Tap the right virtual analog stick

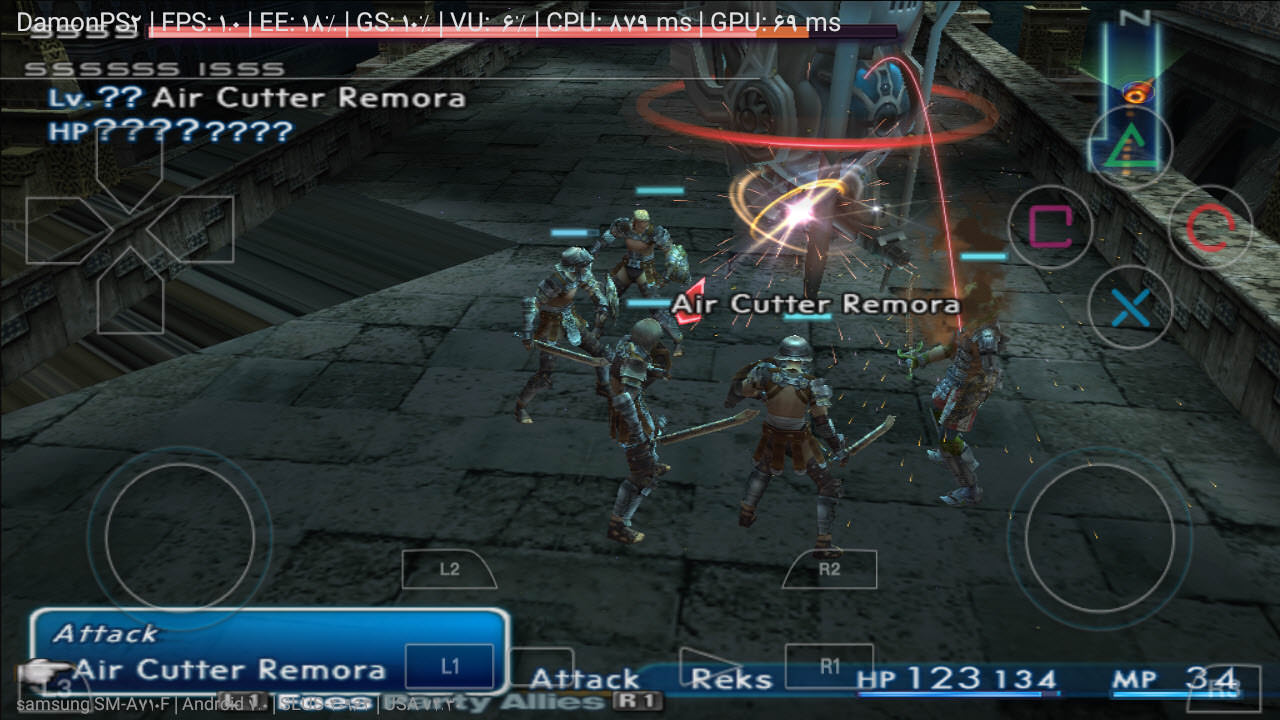[x=1100, y=537]
